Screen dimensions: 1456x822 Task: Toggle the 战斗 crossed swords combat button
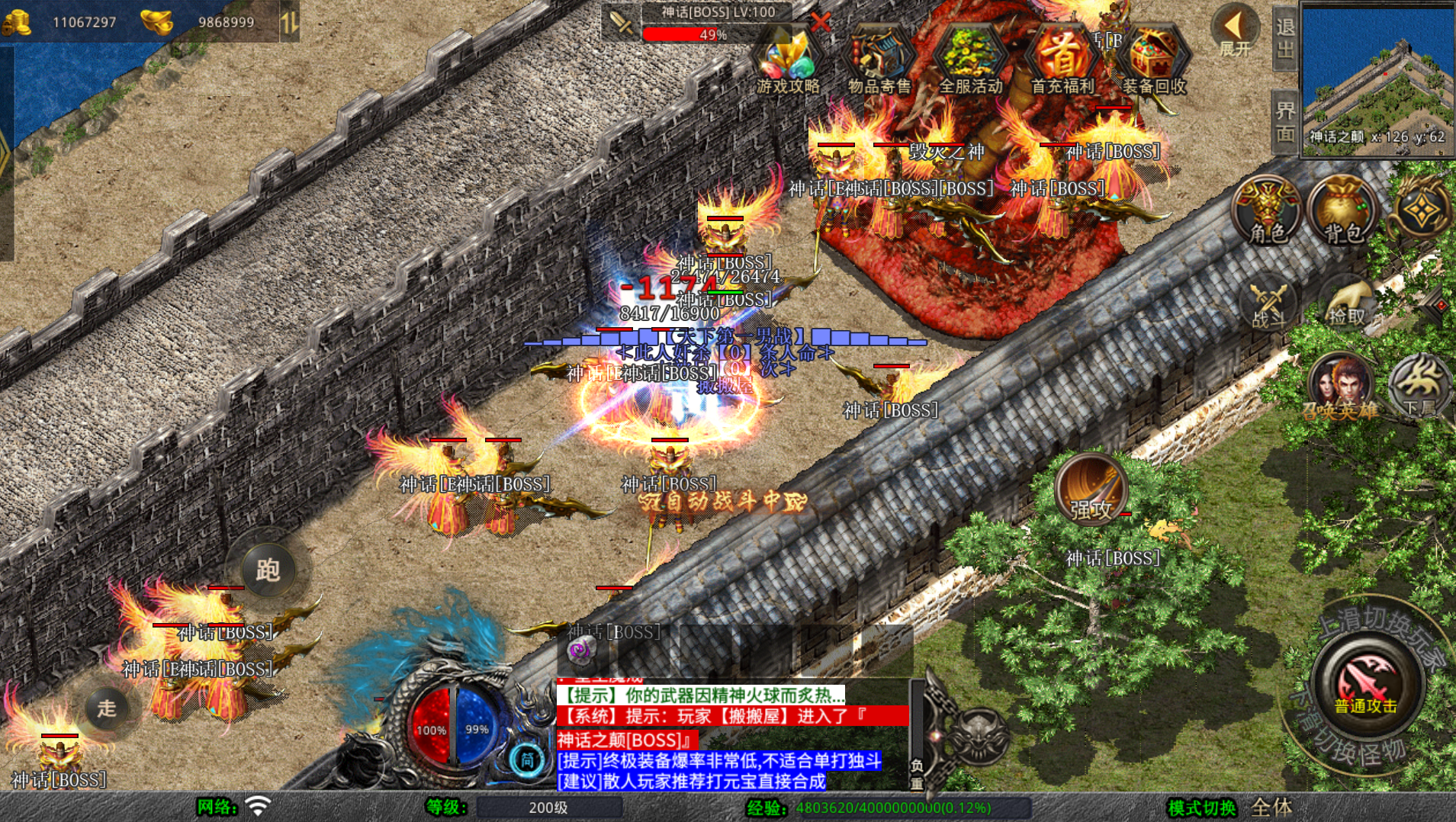click(1268, 305)
